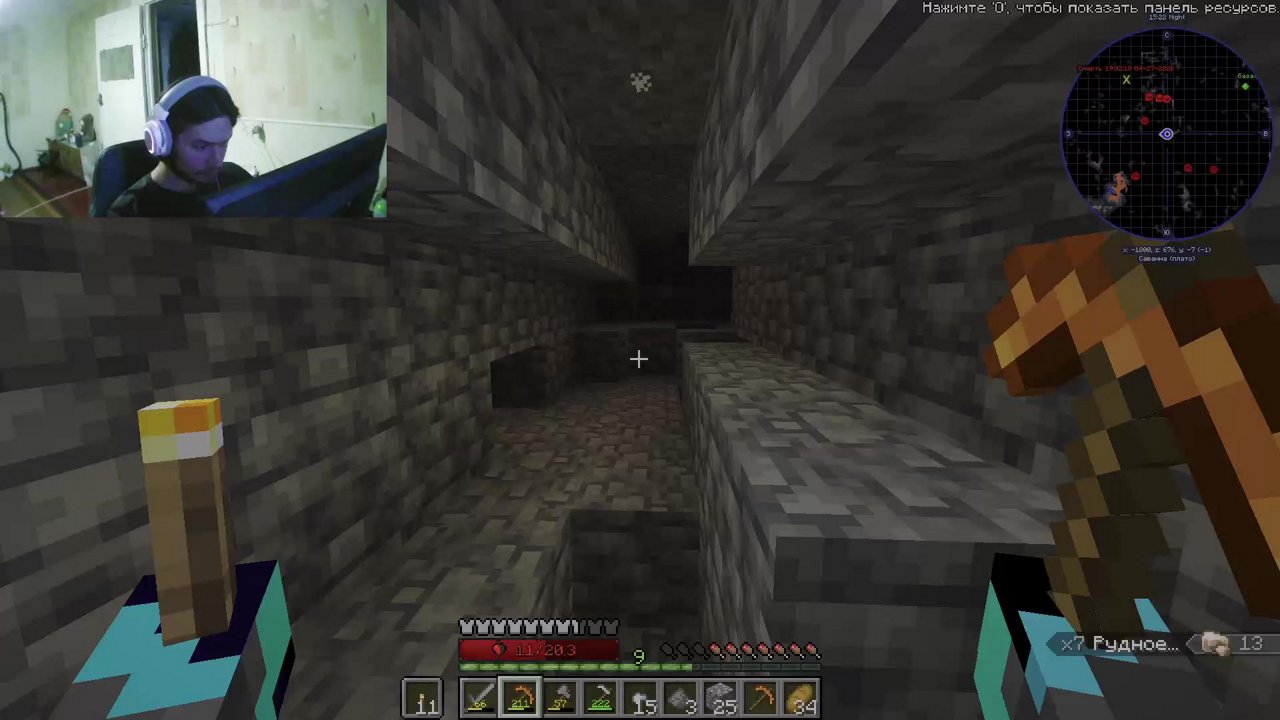Select the baked potatoes in the last hotbar slot
The image size is (1280, 720).
800,698
